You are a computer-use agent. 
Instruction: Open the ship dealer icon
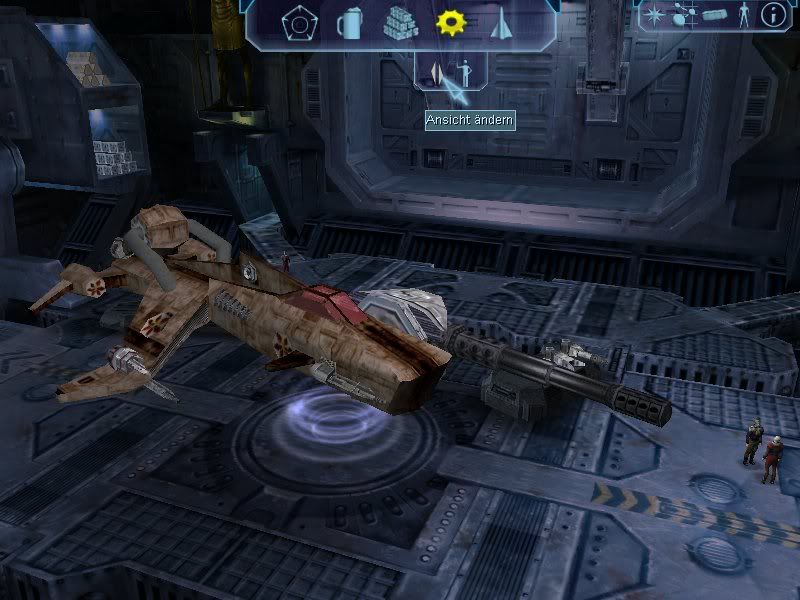(501, 21)
